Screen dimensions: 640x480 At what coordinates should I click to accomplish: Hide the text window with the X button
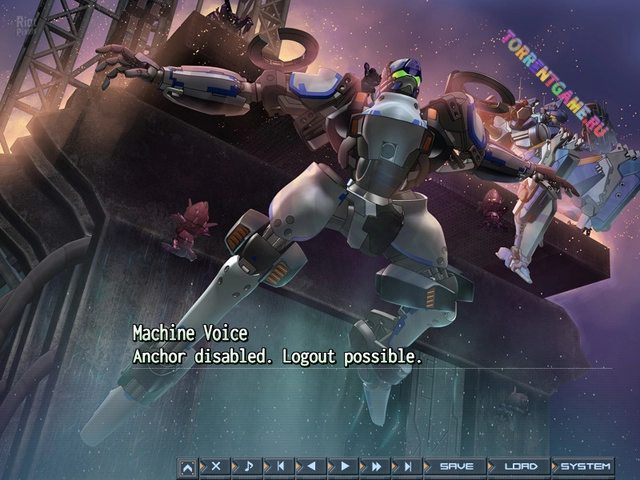214,466
